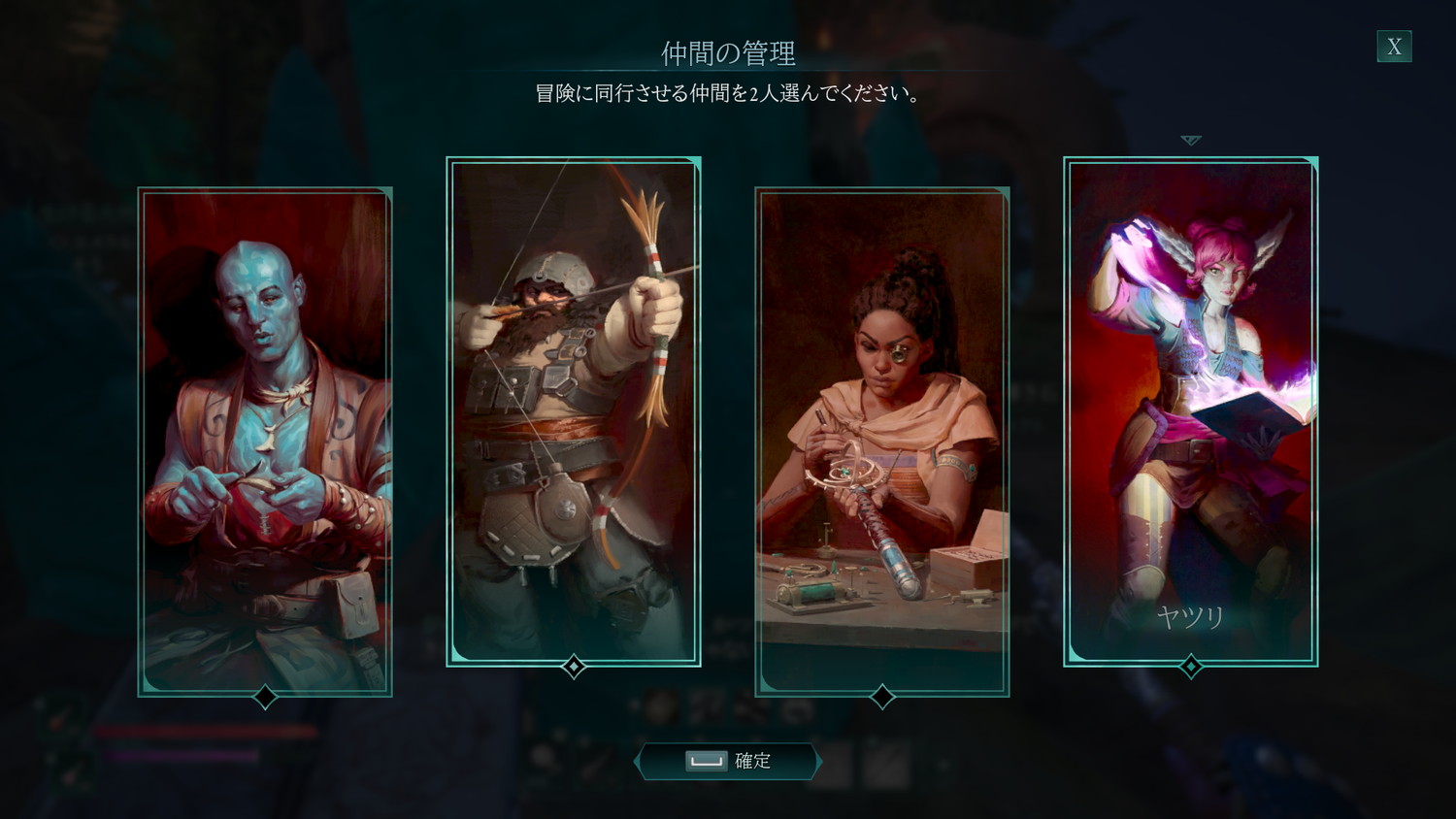The height and width of the screenshot is (819, 1456).
Task: Close the companion management screen
Action: pyautogui.click(x=1394, y=47)
